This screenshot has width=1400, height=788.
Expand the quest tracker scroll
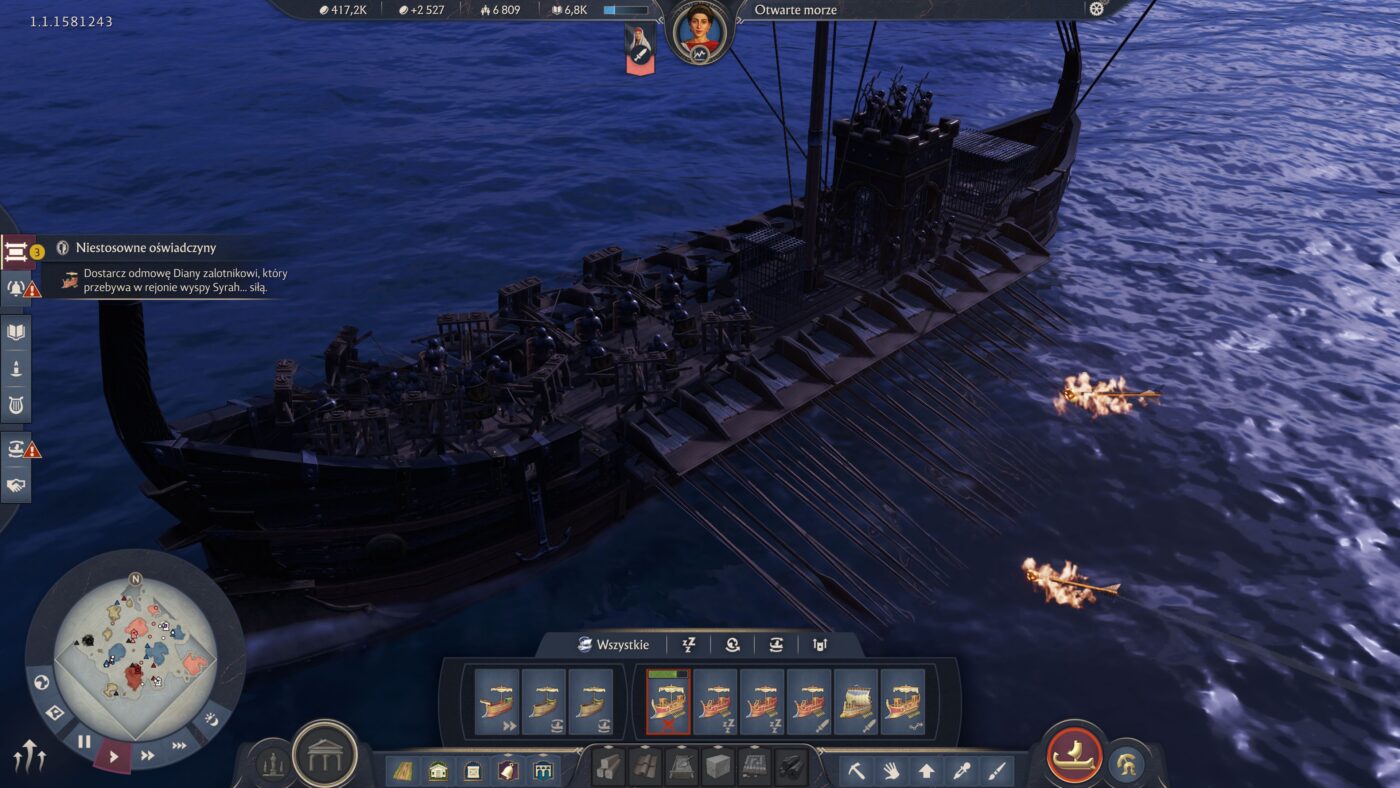16,251
